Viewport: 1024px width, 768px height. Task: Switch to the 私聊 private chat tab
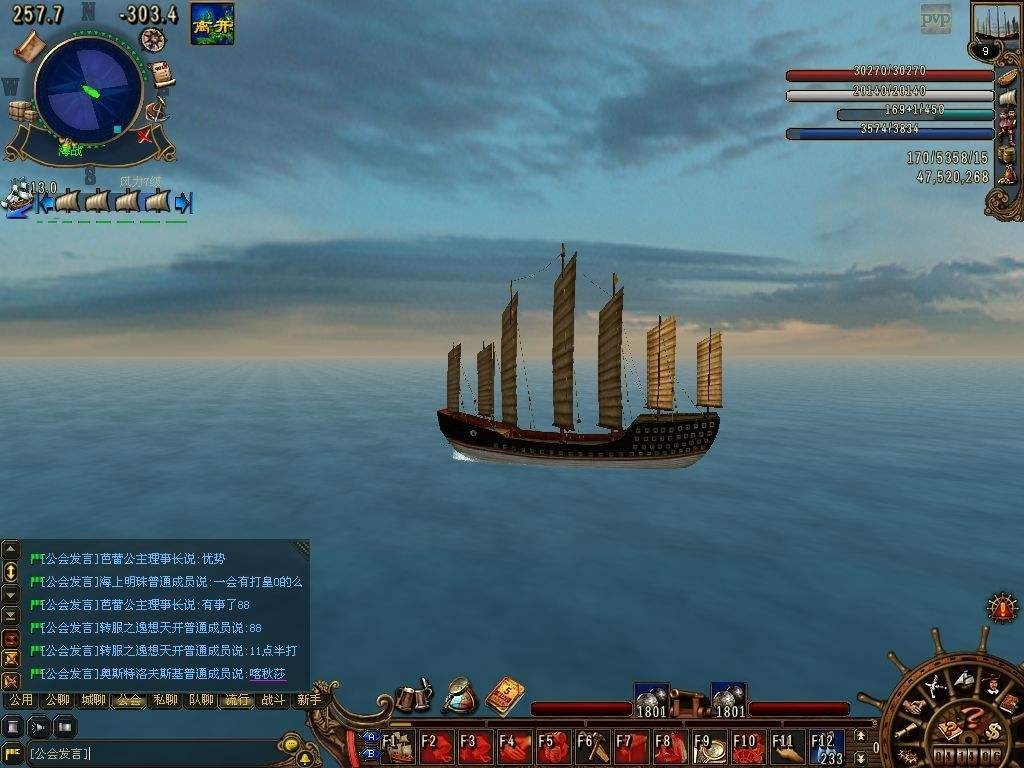tap(163, 700)
